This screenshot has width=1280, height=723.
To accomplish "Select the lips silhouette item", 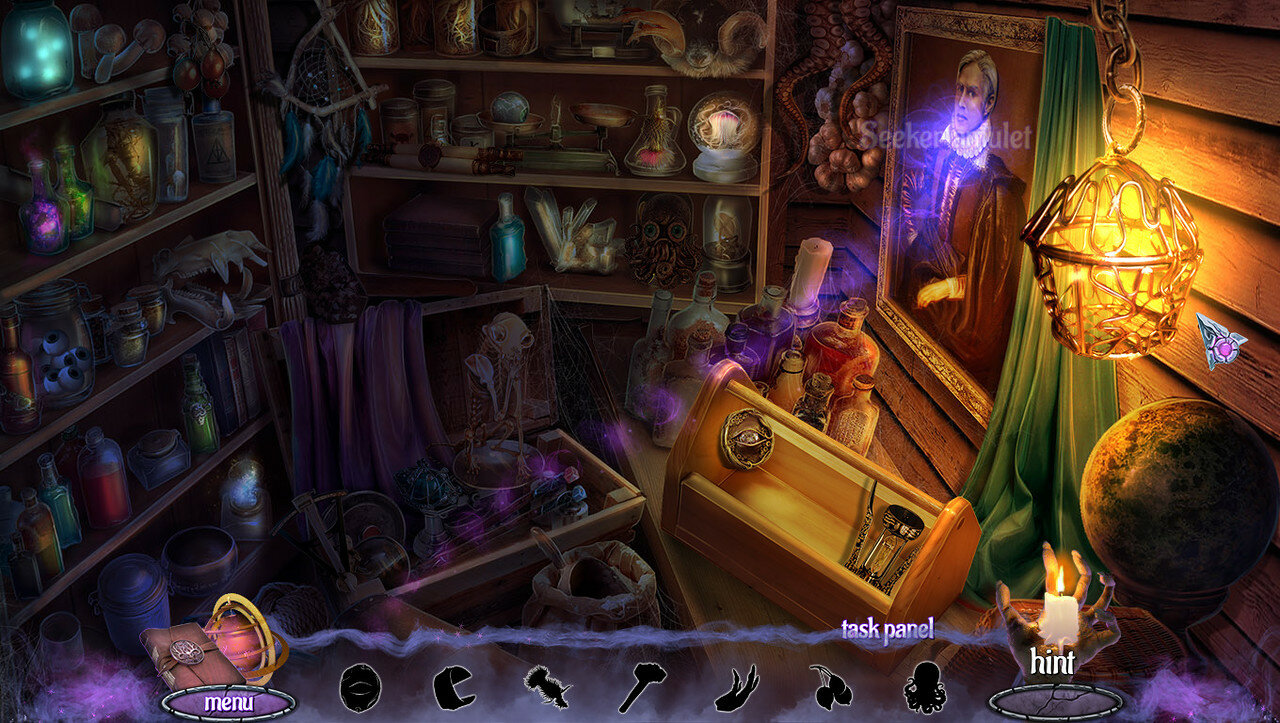I will coord(359,687).
